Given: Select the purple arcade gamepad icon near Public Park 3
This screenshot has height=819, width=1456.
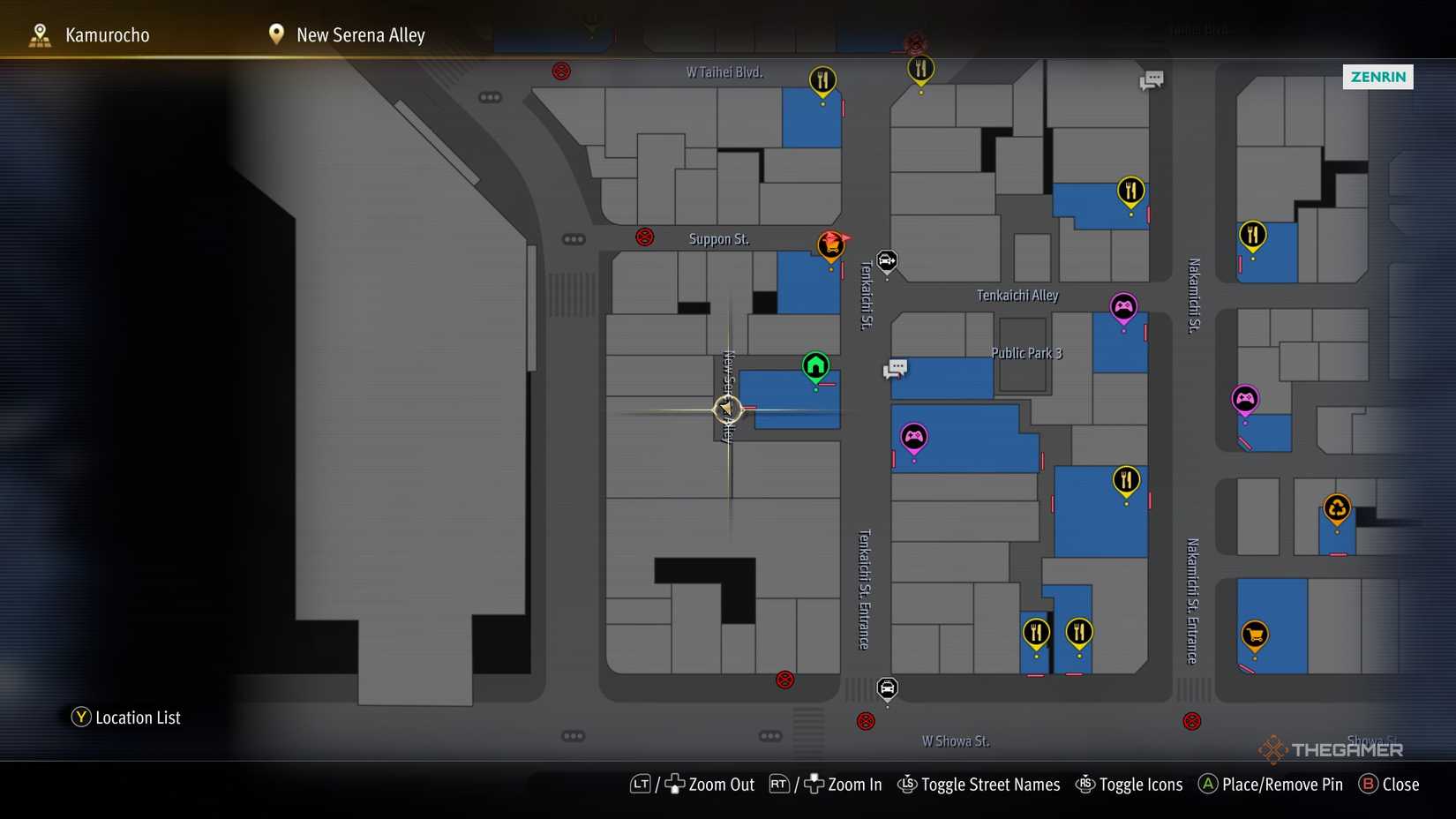Looking at the screenshot, I should [x=914, y=435].
